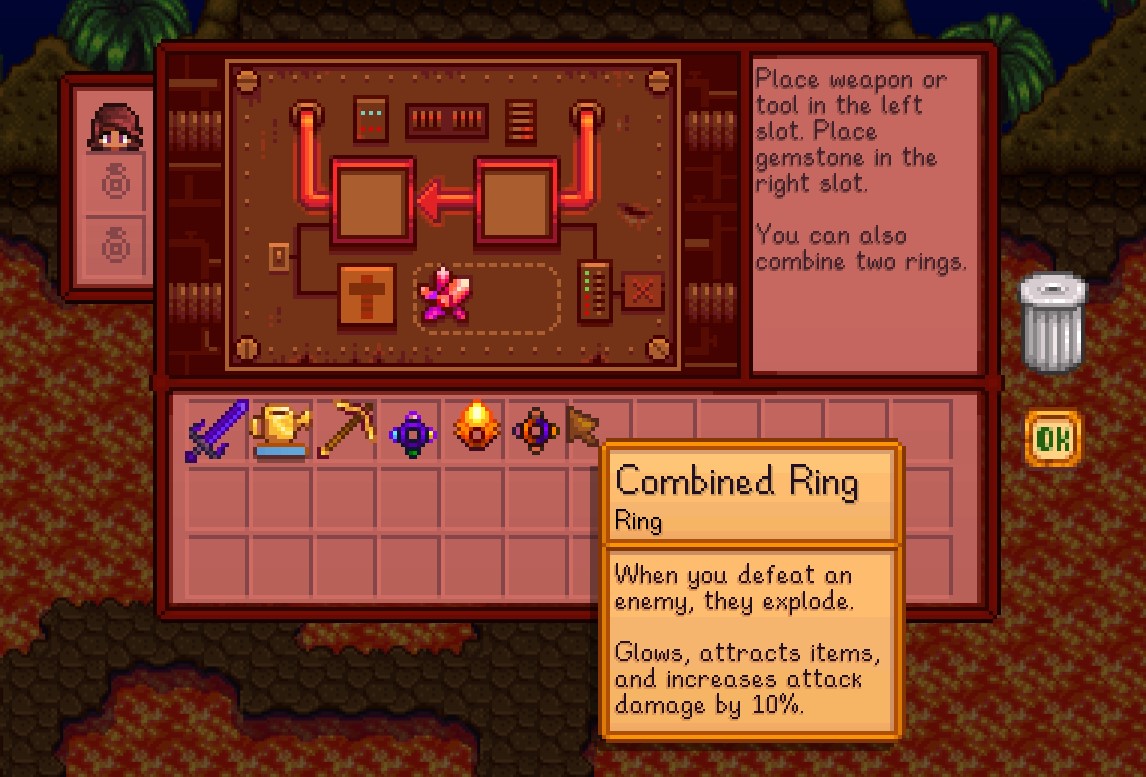The image size is (1146, 777).
Task: Select the purple Galaxy Sword
Action: [x=217, y=430]
